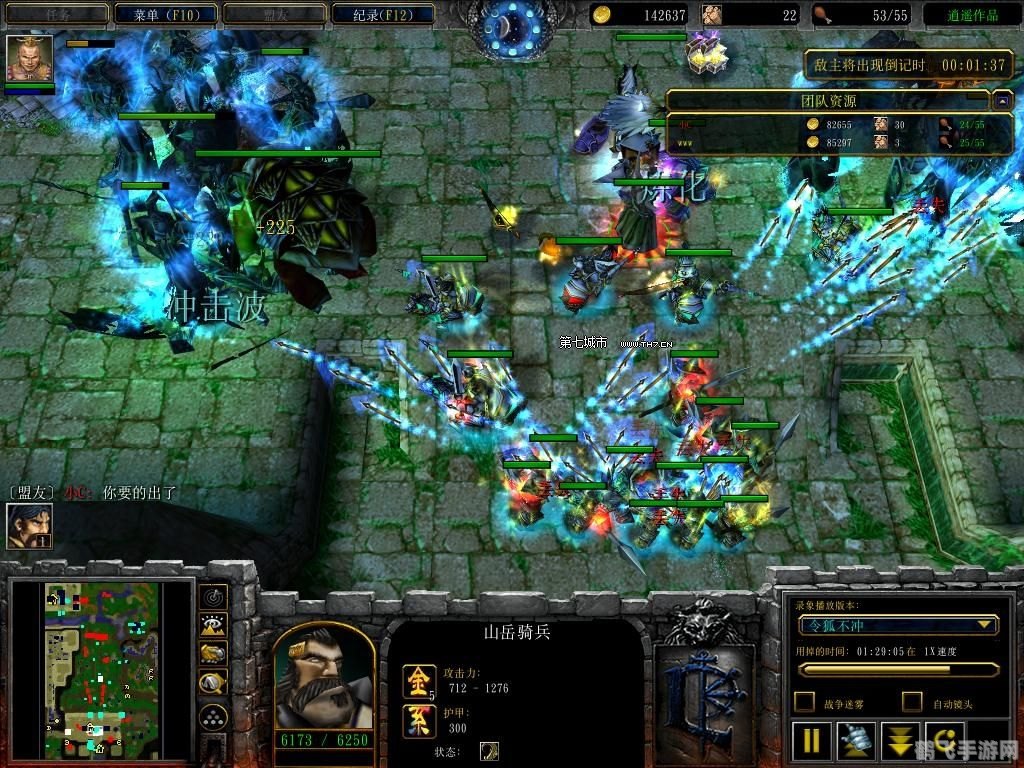Image resolution: width=1024 pixels, height=768 pixels.
Task: Collapse the 团队资源 panel with its arrow button
Action: pos(1001,100)
